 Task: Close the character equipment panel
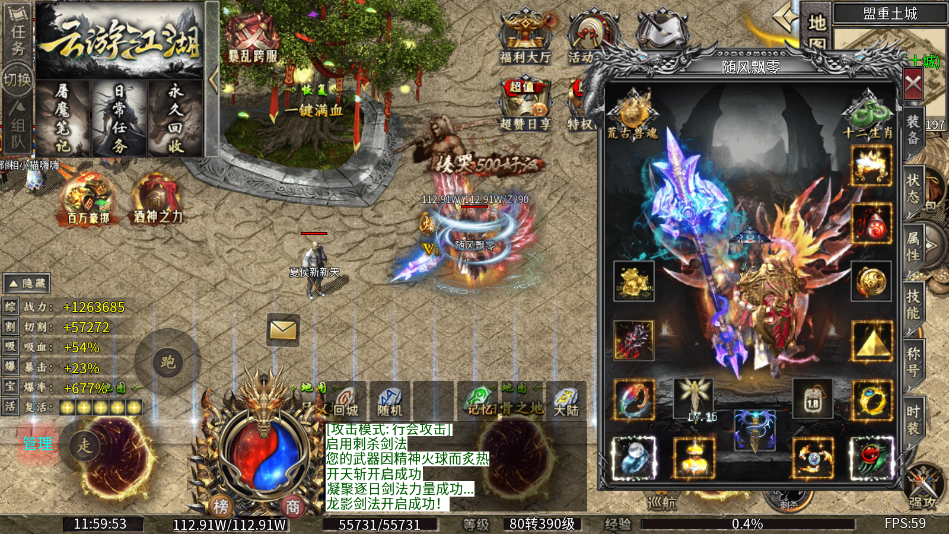913,85
